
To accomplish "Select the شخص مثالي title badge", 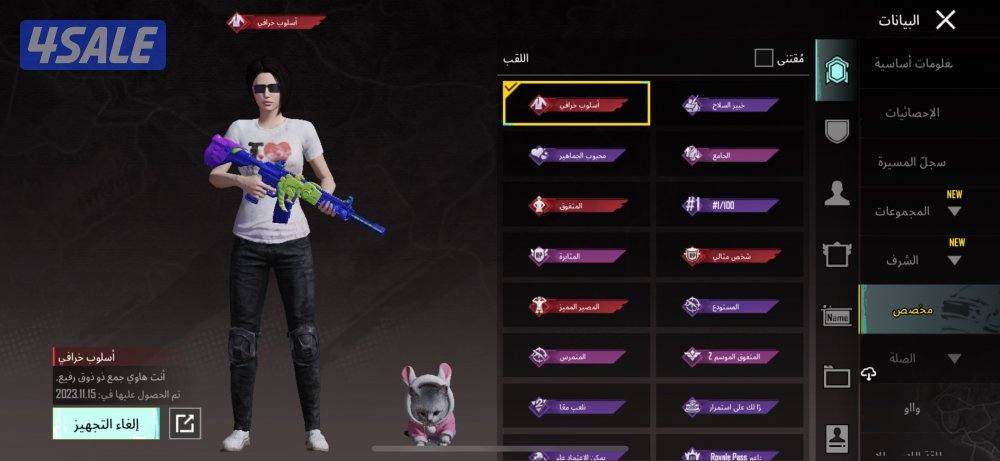I will coord(730,255).
